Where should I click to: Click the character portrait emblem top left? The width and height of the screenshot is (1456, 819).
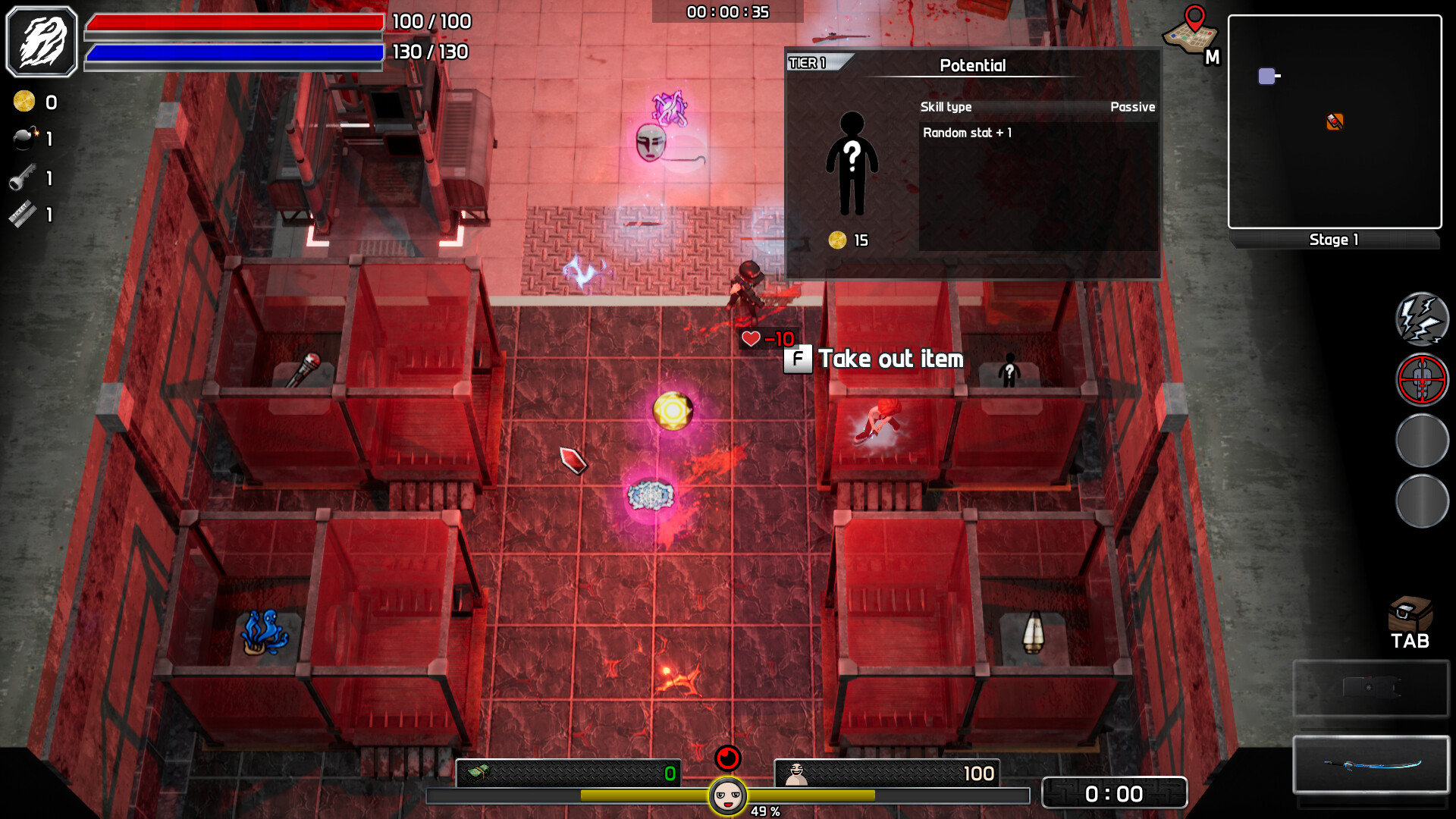(x=42, y=41)
